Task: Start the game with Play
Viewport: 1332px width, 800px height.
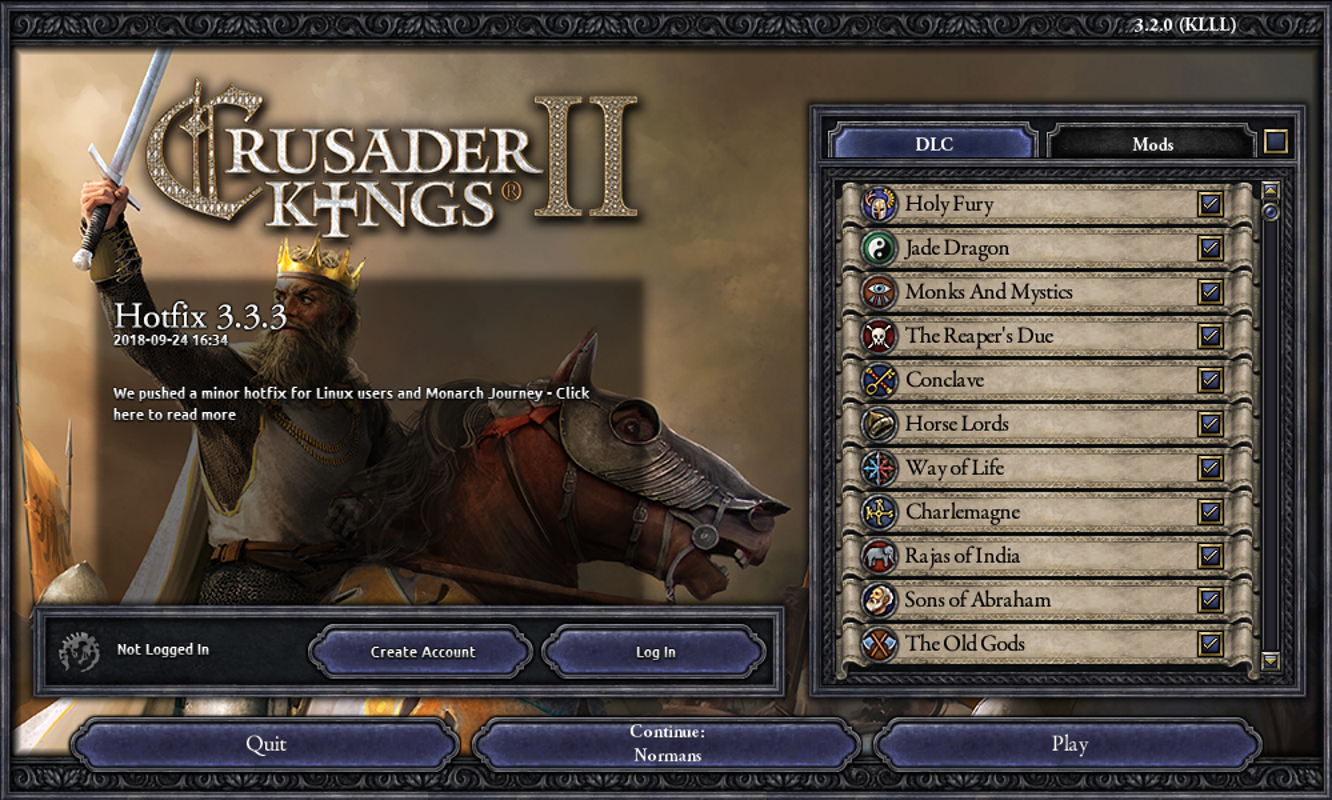Action: click(1069, 745)
